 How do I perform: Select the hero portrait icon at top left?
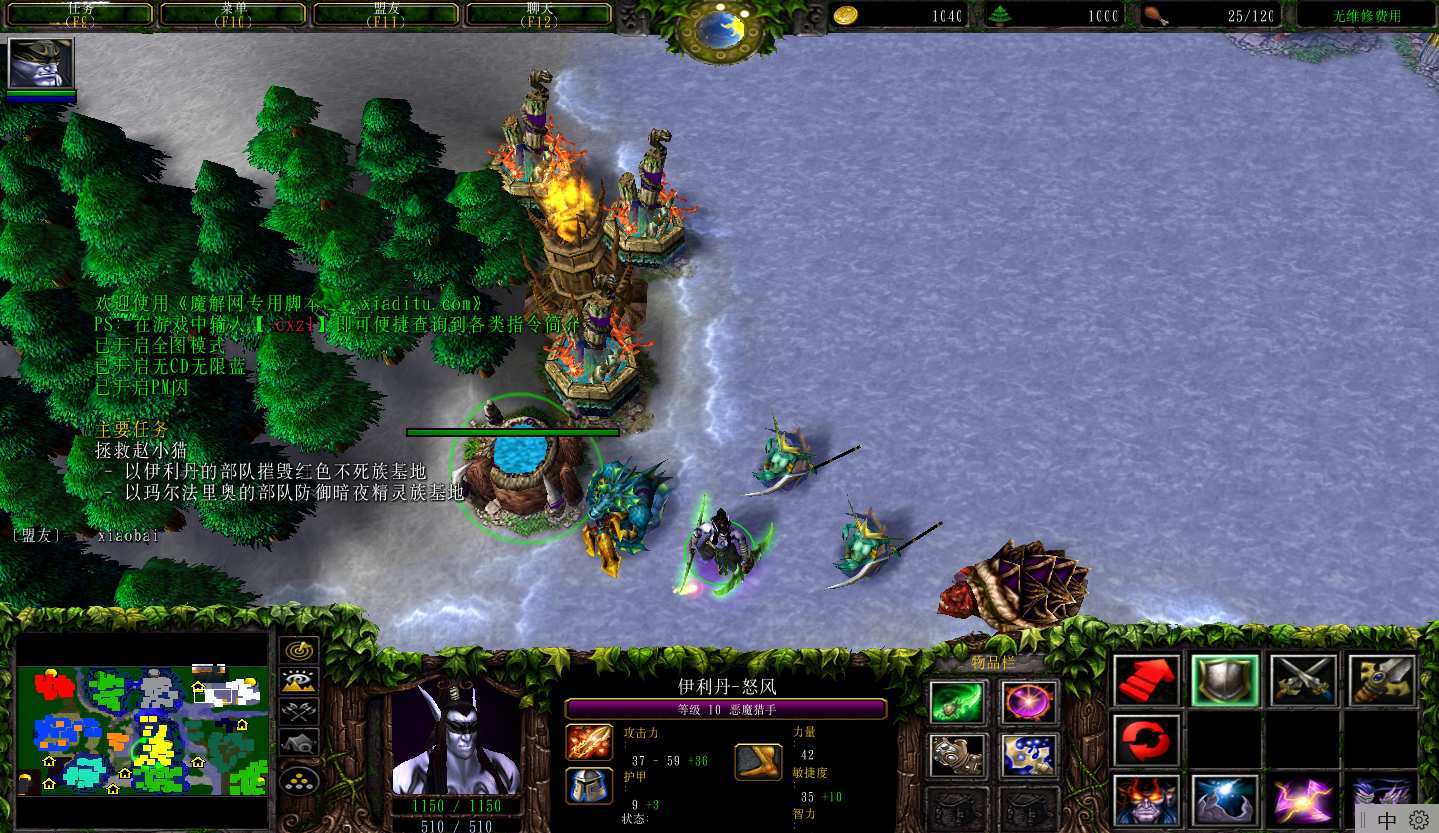(x=41, y=64)
